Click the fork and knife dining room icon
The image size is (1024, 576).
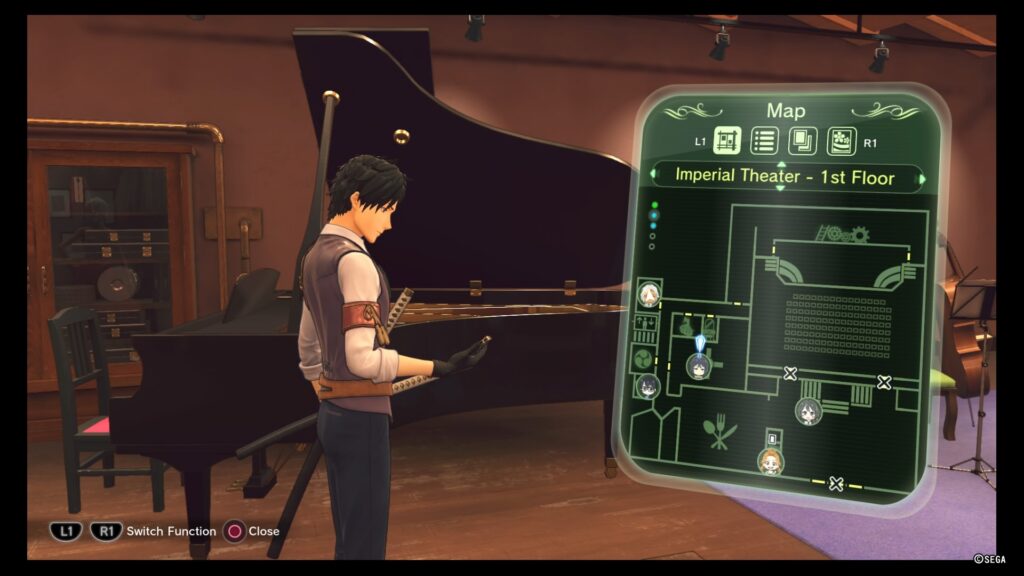[x=719, y=430]
